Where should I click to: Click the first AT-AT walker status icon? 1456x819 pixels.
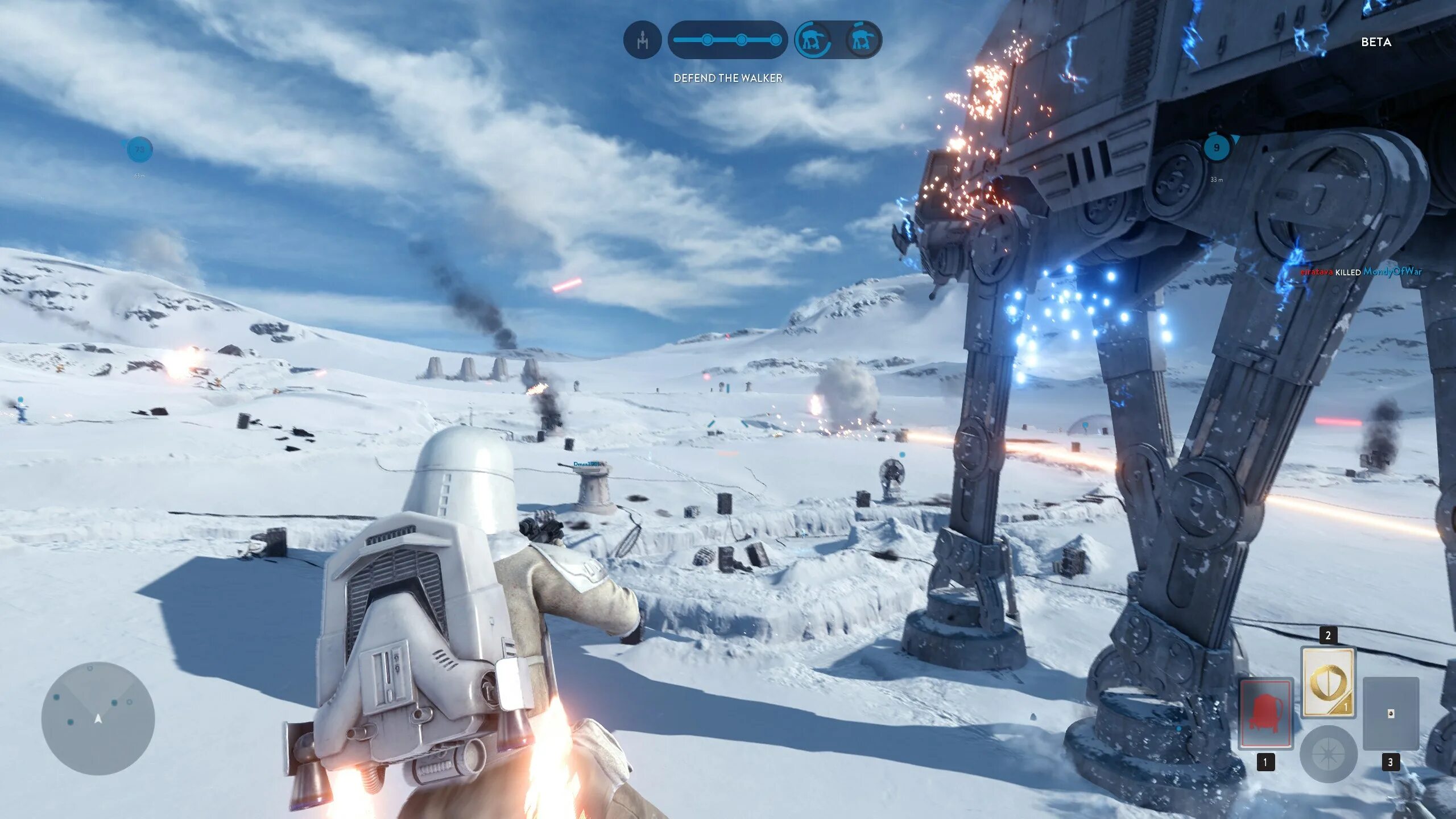813,40
